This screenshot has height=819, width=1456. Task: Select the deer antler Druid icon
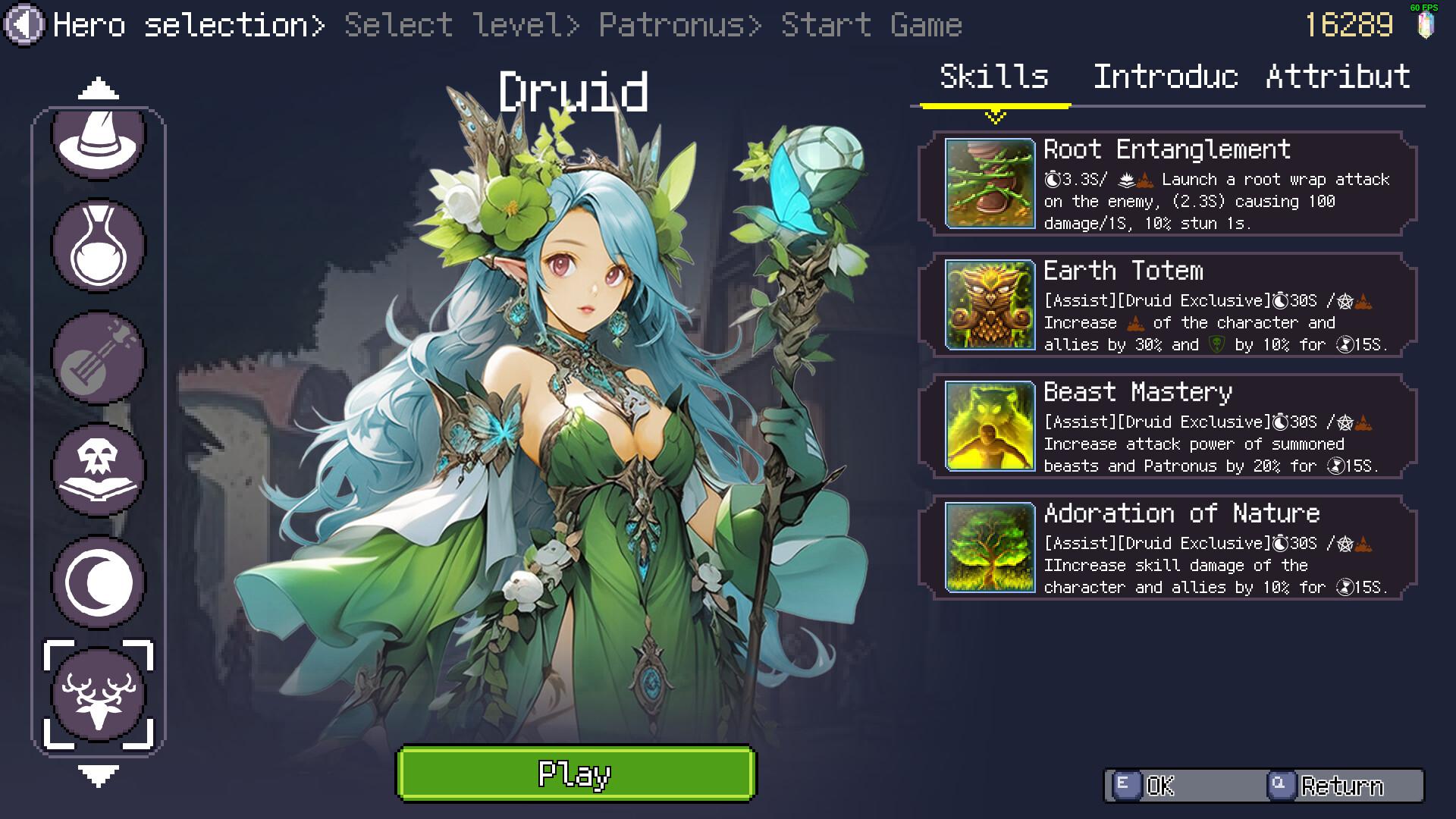point(99,692)
